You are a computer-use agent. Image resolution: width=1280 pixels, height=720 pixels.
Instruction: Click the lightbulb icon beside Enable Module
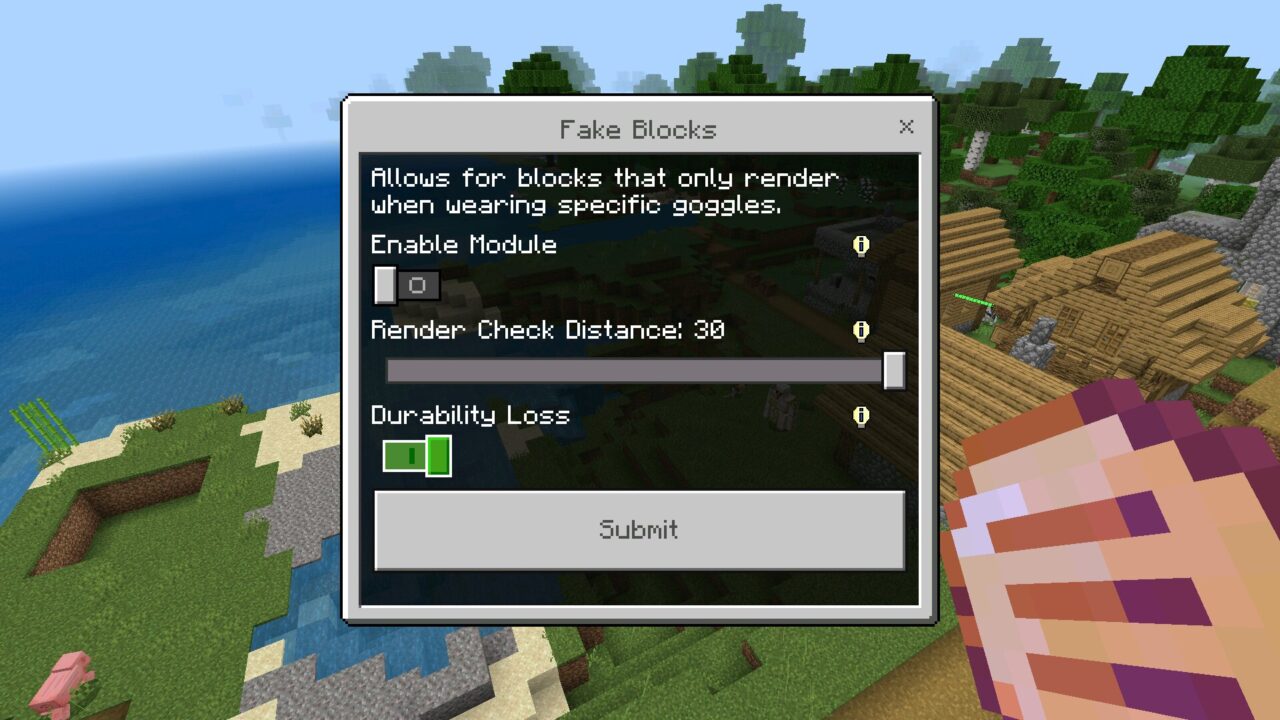(861, 245)
